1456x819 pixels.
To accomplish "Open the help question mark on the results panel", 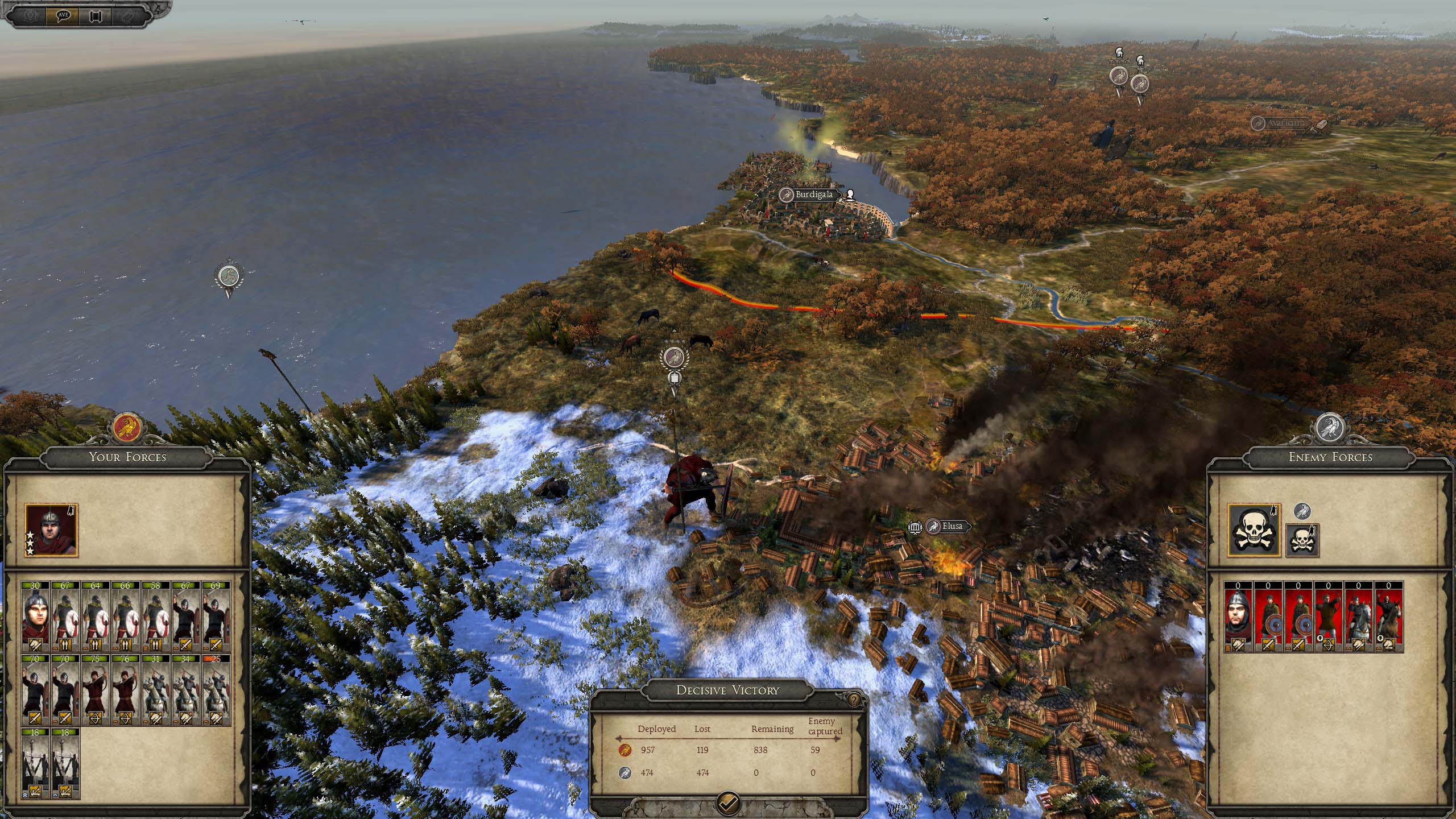I will pos(854,699).
